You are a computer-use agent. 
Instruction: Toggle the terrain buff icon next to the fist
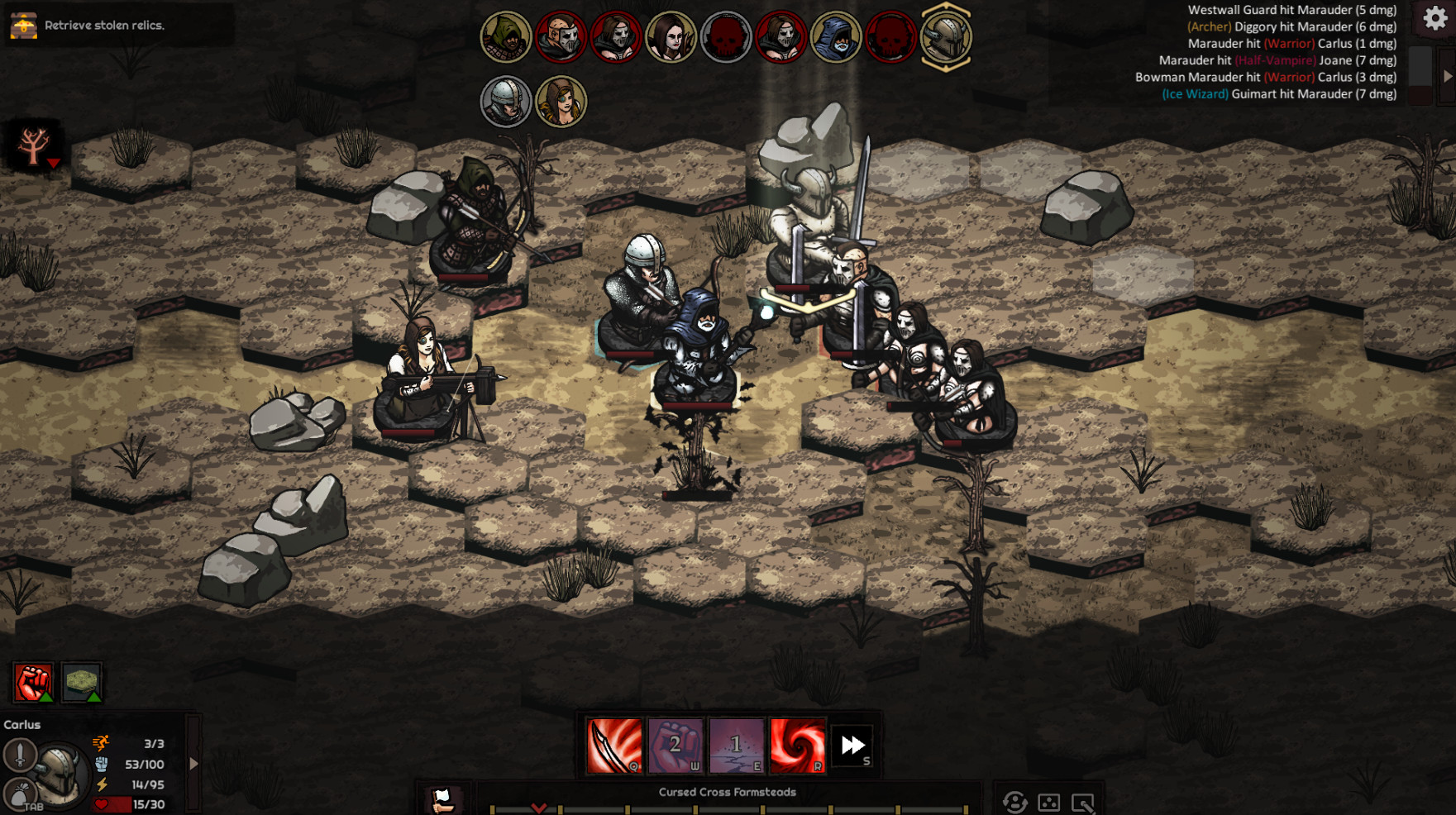tap(81, 682)
